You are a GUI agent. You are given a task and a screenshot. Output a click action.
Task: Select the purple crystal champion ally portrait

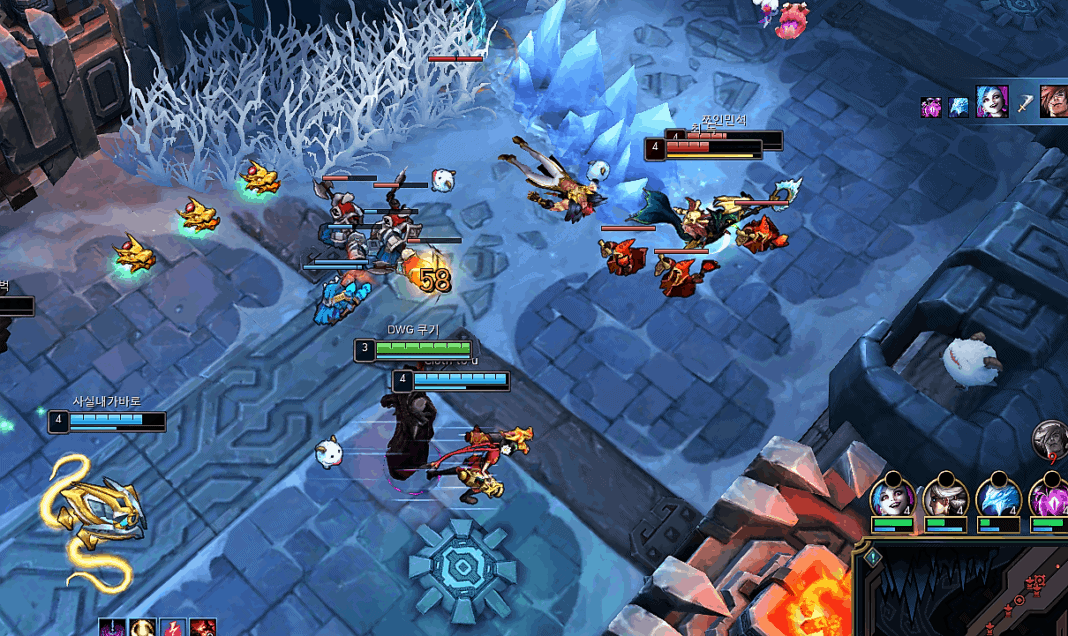tap(1048, 496)
